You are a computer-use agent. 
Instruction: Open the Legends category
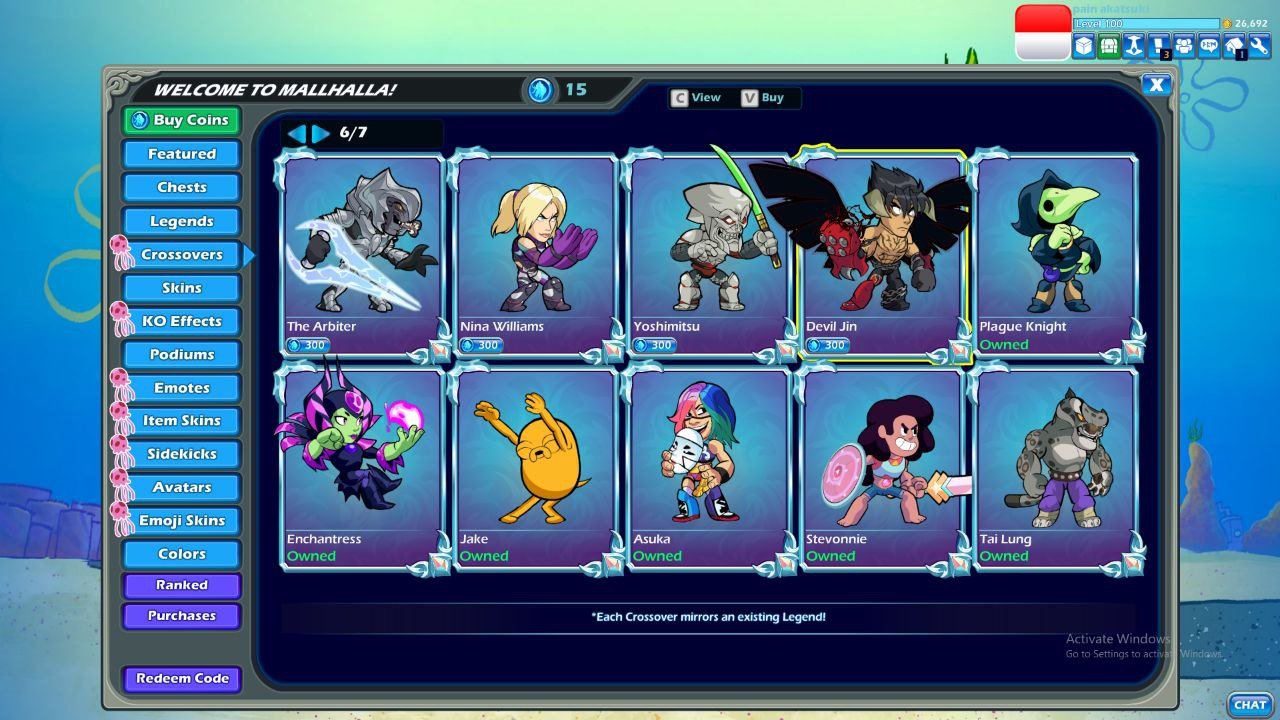click(x=181, y=221)
